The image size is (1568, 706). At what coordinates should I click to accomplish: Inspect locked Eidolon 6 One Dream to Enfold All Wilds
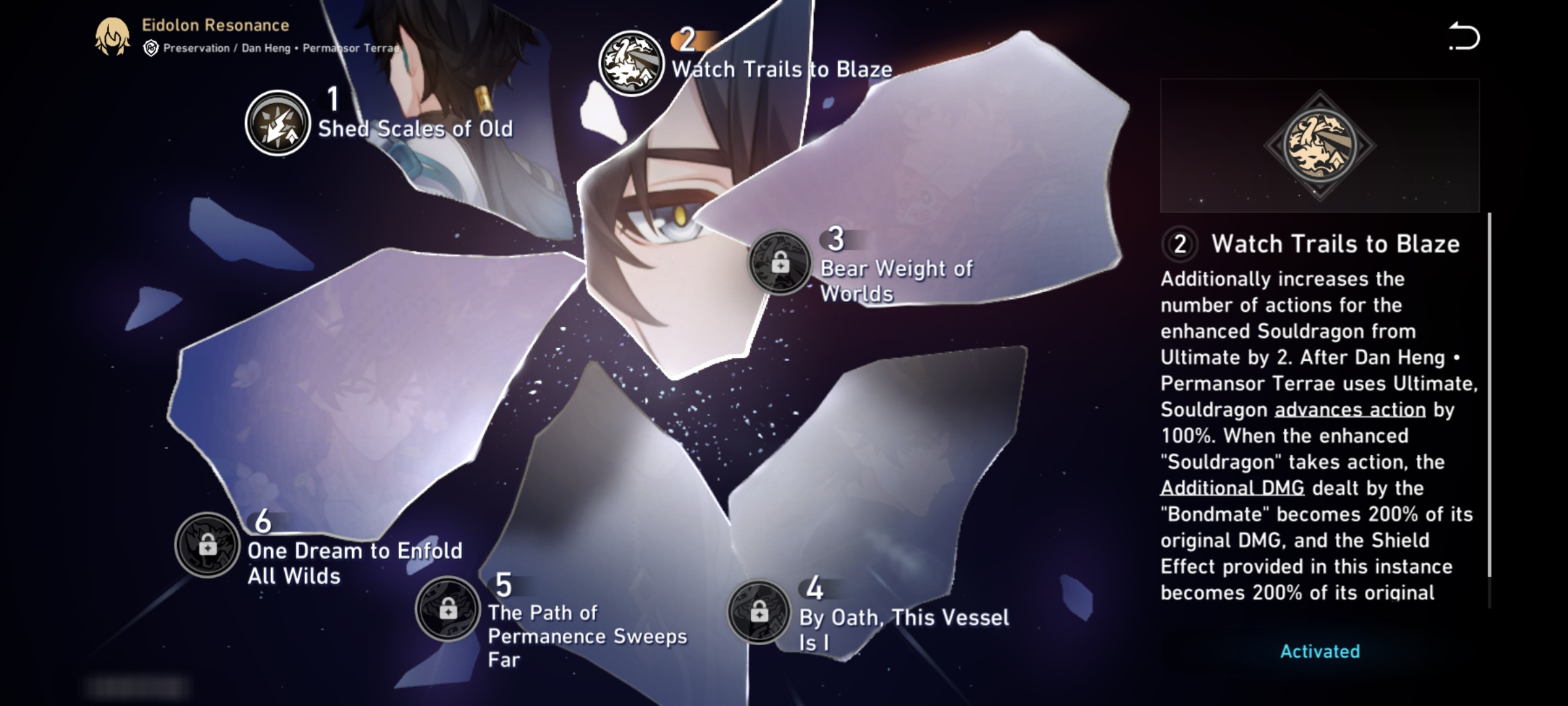point(208,545)
